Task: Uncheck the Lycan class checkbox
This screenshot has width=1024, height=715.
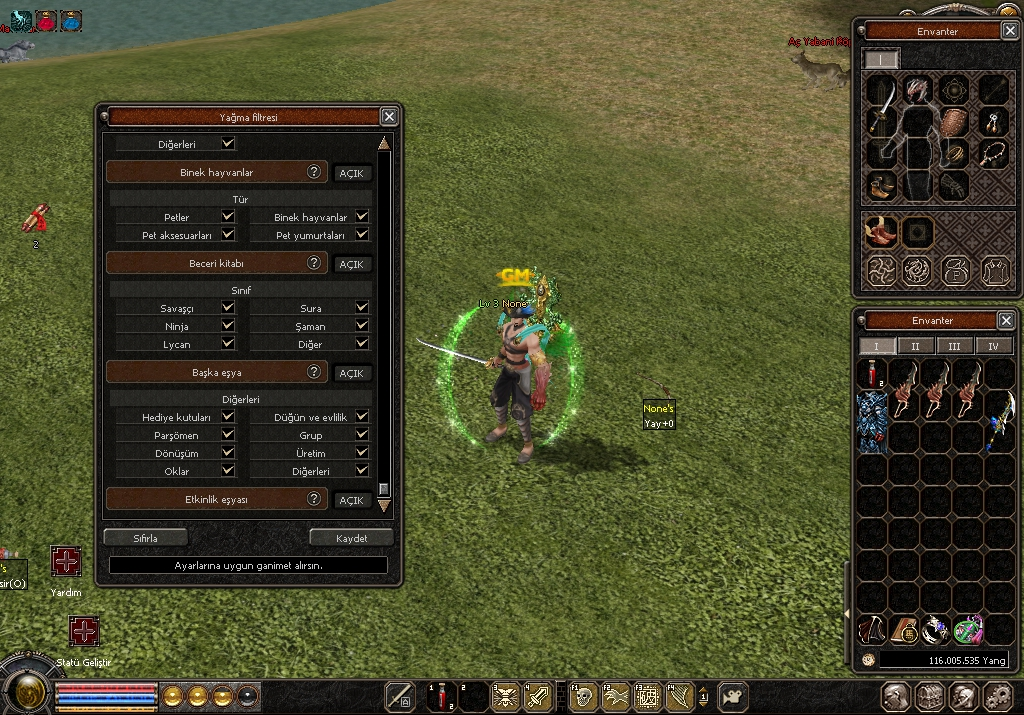Action: 228,343
